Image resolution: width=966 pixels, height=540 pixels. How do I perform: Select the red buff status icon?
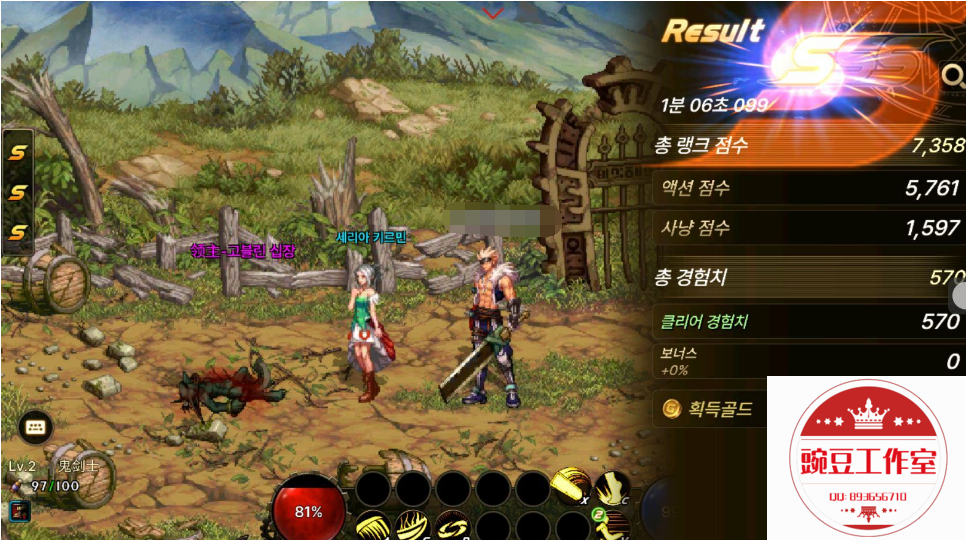pos(19,511)
